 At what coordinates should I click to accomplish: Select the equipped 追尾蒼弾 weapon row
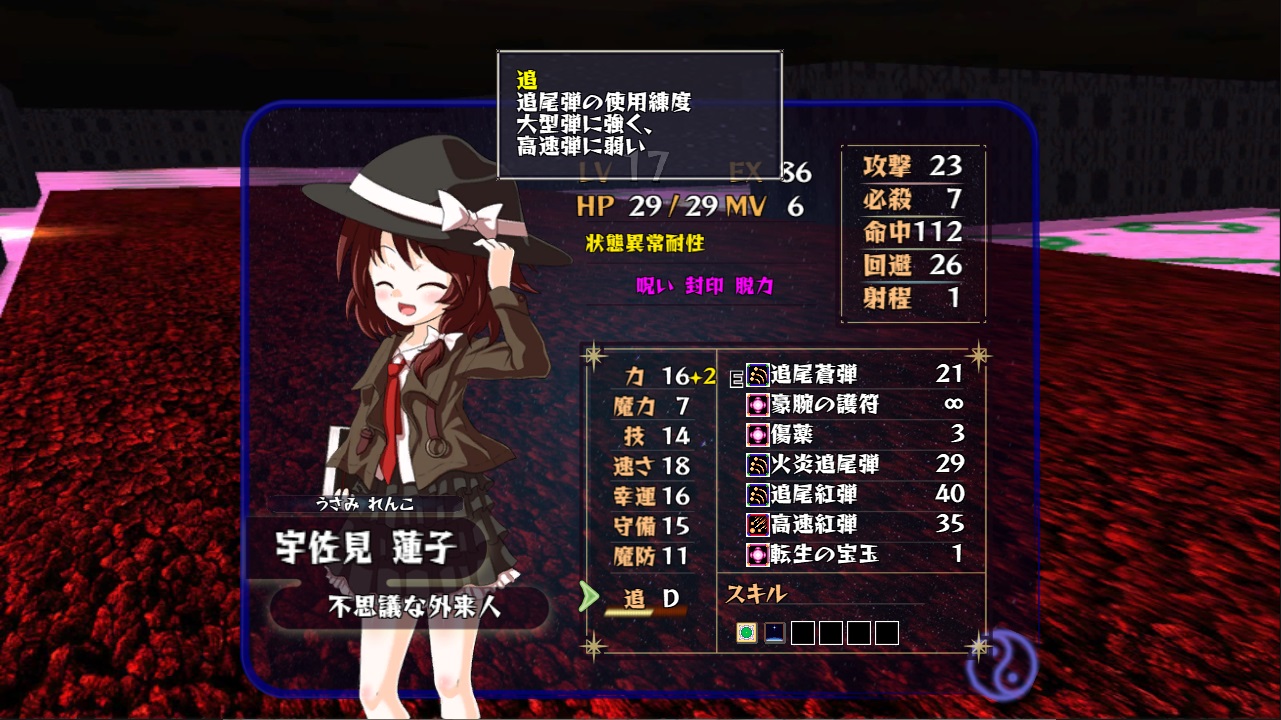(x=853, y=375)
